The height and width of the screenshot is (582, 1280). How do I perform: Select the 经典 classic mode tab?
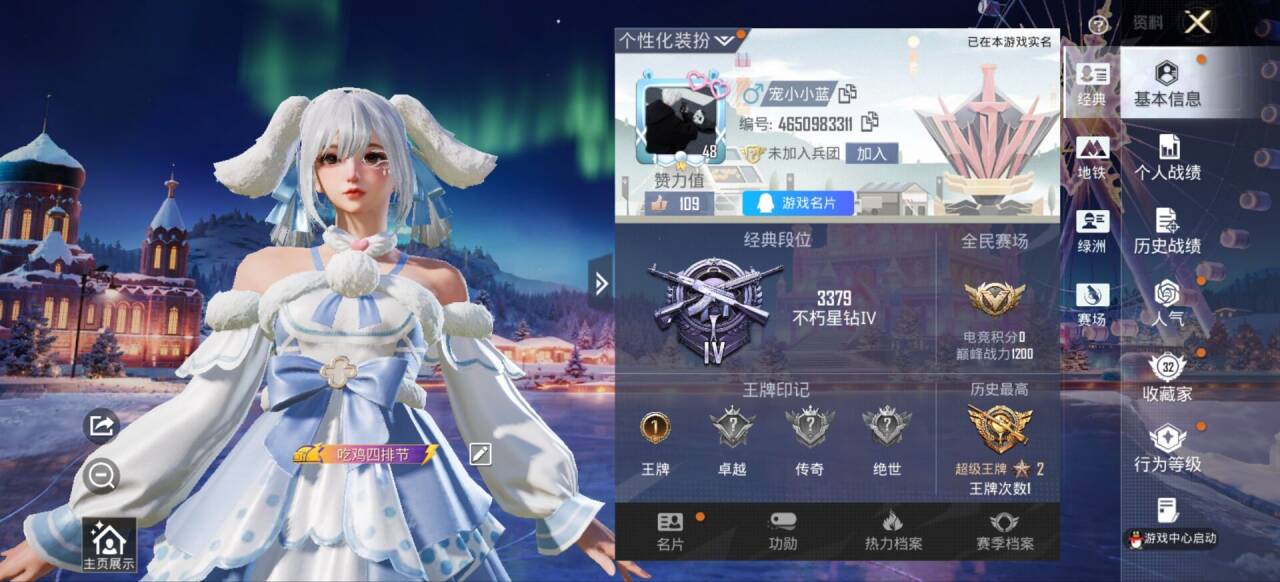[x=1092, y=84]
